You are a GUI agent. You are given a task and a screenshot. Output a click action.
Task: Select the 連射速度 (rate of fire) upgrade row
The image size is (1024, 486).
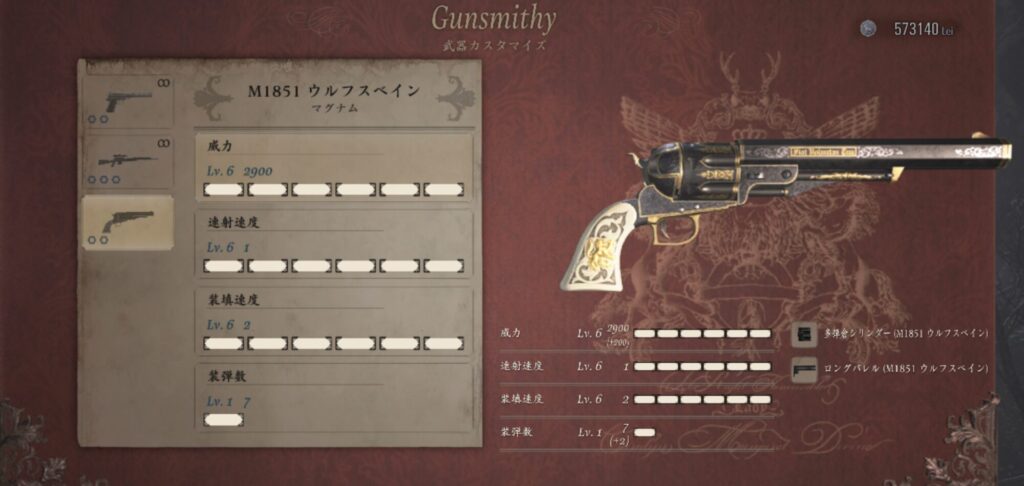click(333, 243)
